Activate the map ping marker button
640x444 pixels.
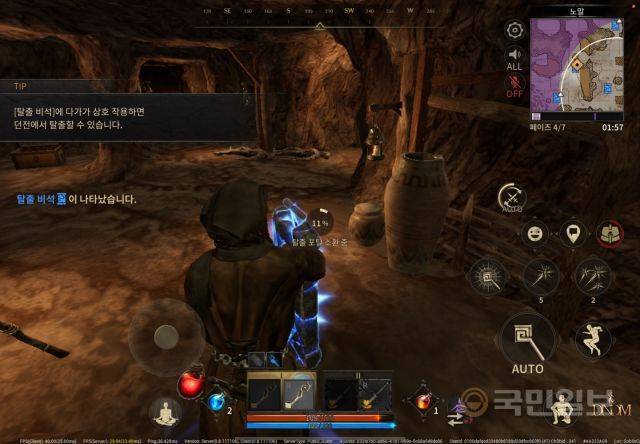[x=573, y=234]
